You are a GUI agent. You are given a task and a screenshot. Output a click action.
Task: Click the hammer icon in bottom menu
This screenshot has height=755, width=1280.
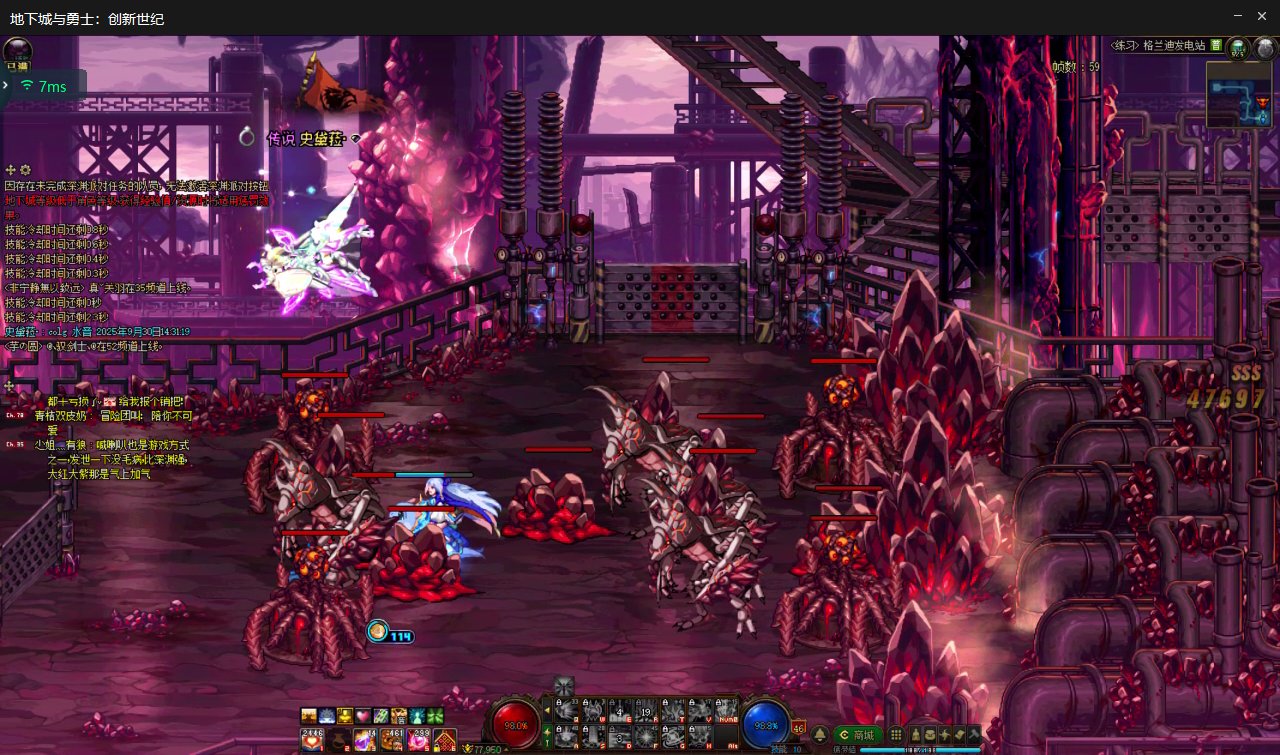[x=972, y=735]
